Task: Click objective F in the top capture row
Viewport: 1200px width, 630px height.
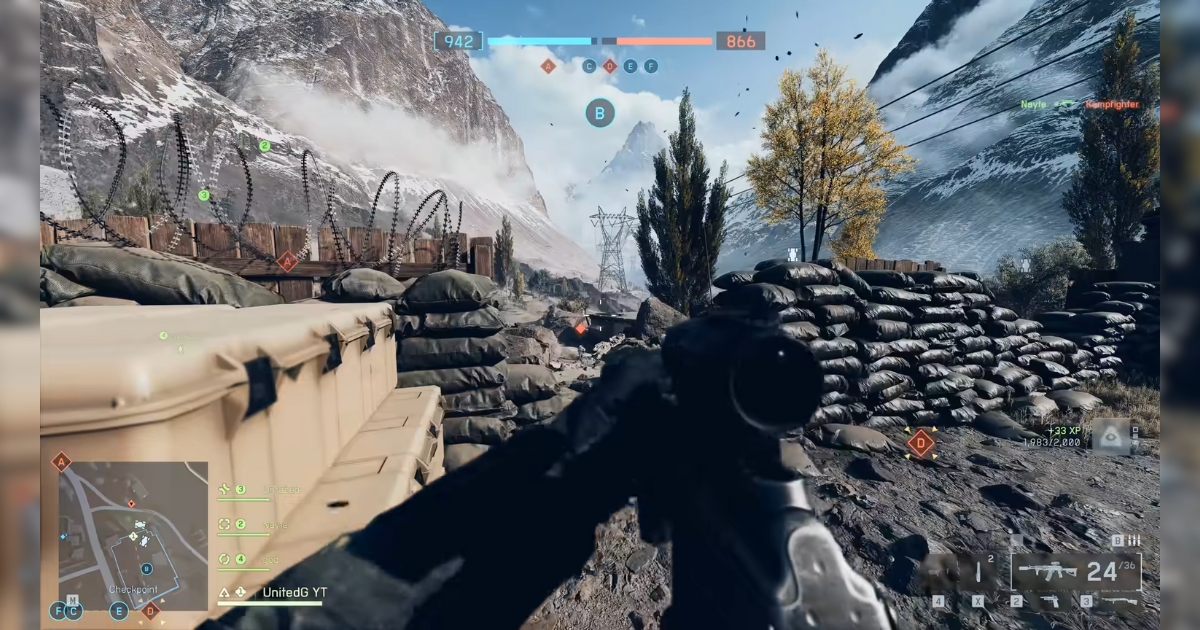Action: point(651,66)
